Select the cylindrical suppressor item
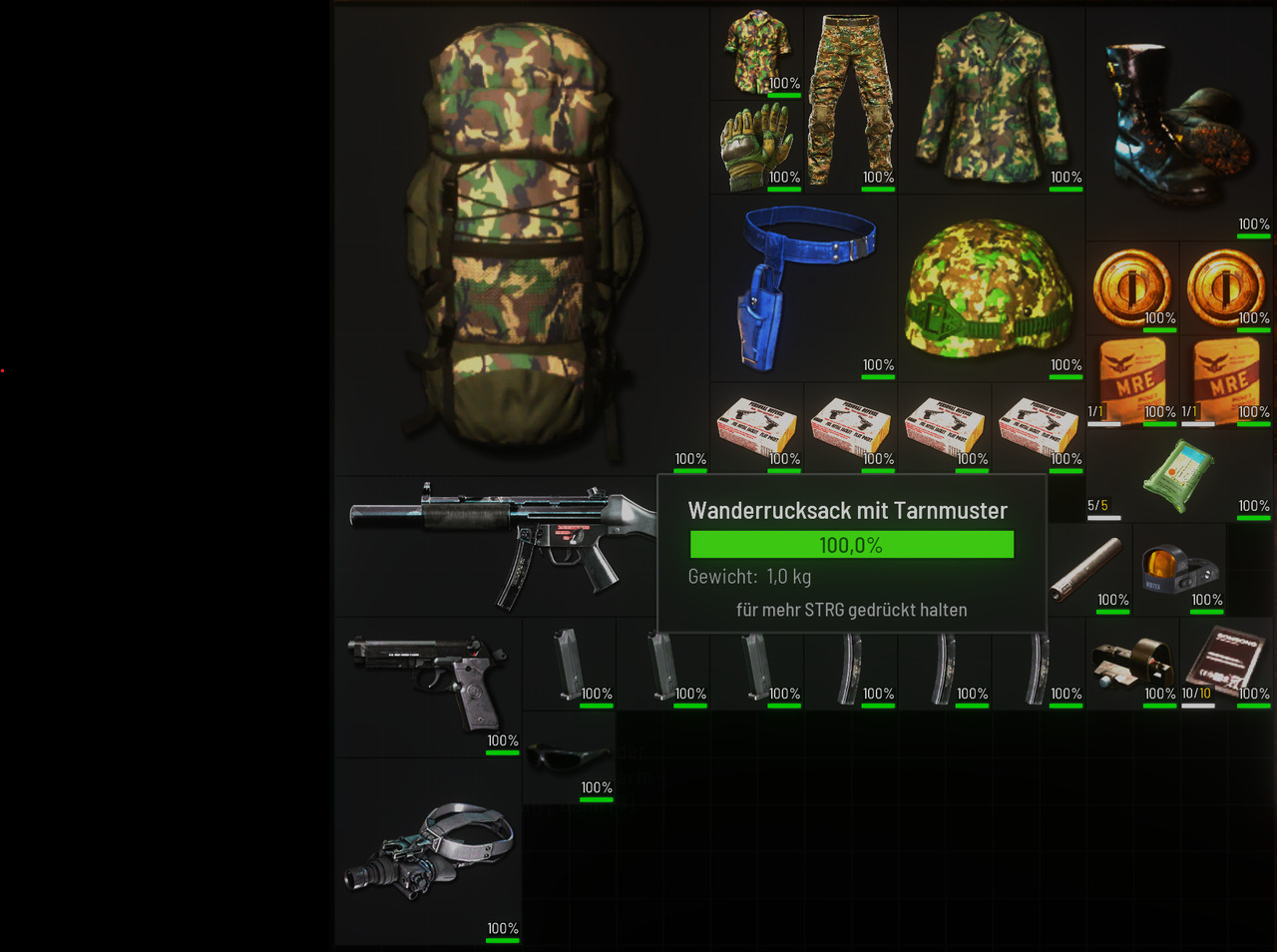 (x=1085, y=569)
